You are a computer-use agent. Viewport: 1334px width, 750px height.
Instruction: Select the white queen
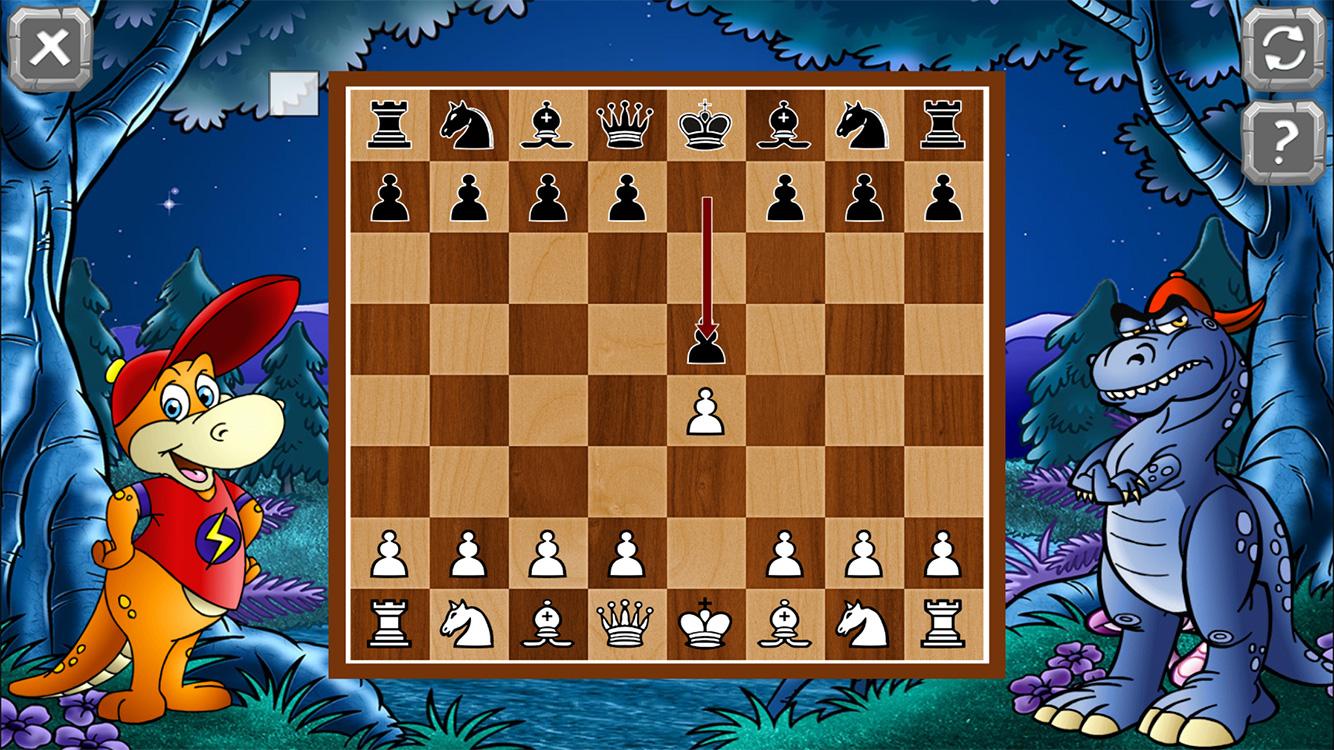626,623
